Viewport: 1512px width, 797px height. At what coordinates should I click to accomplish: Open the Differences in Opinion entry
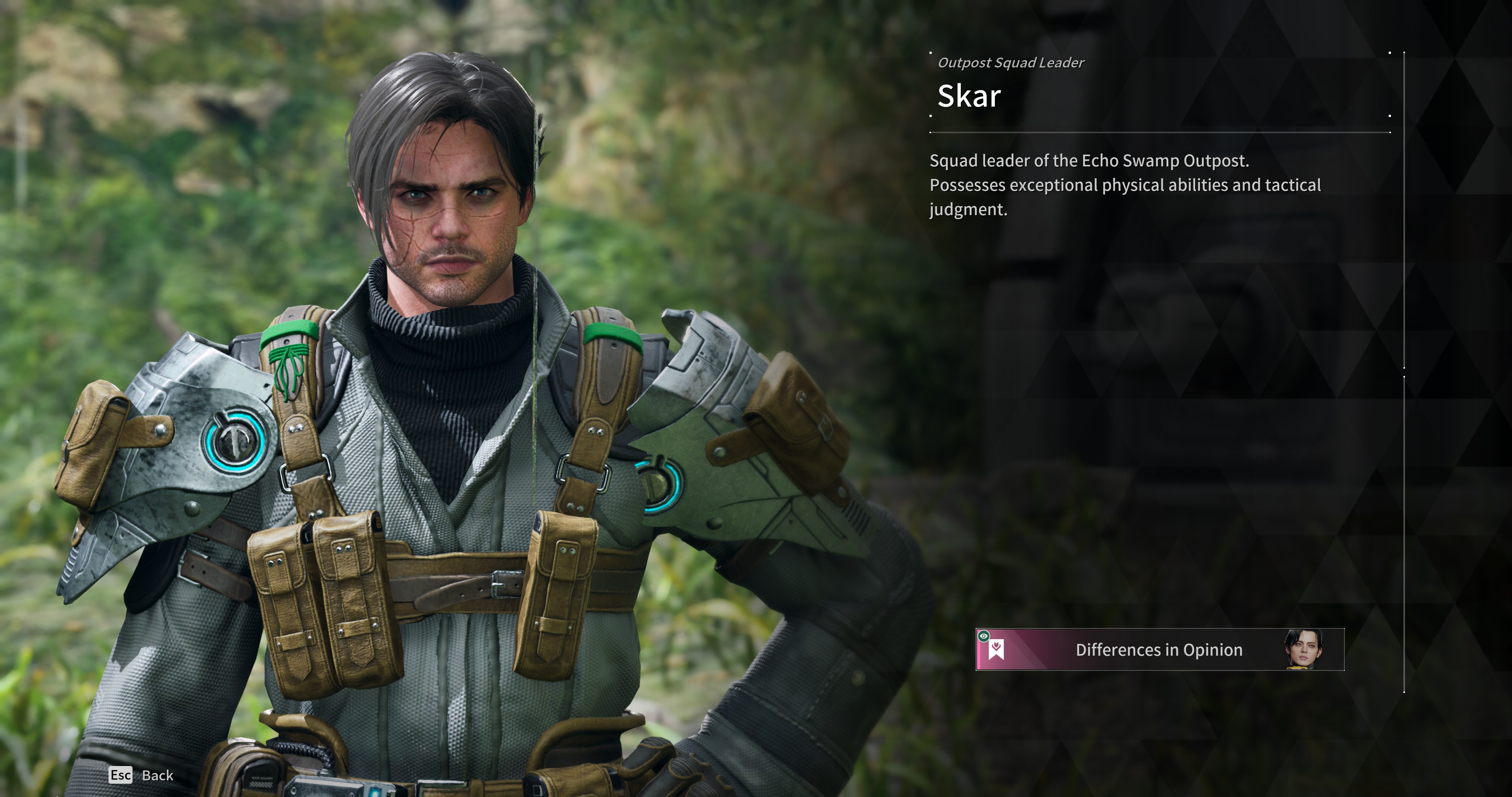1159,650
